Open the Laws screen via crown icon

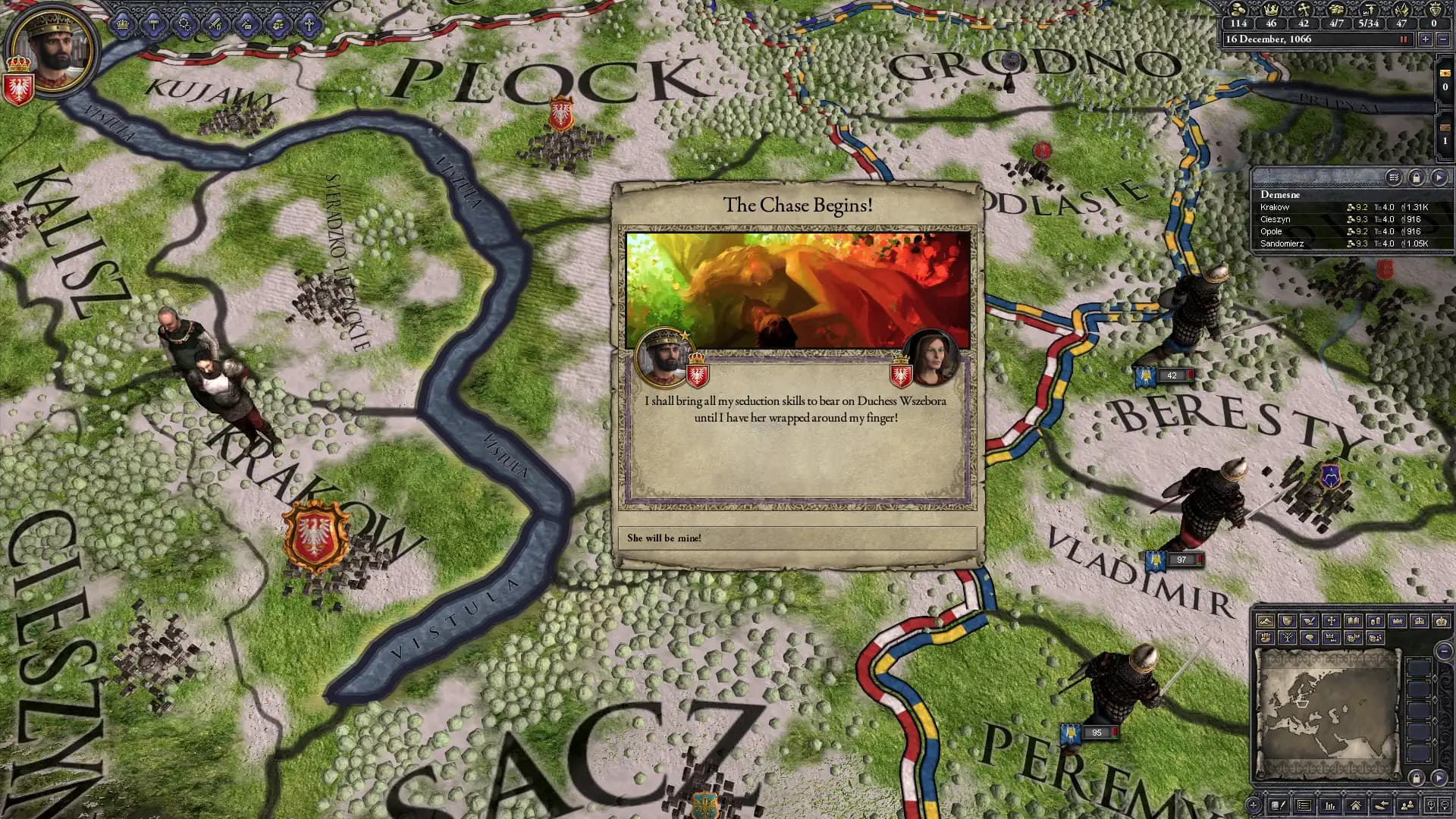tap(122, 23)
